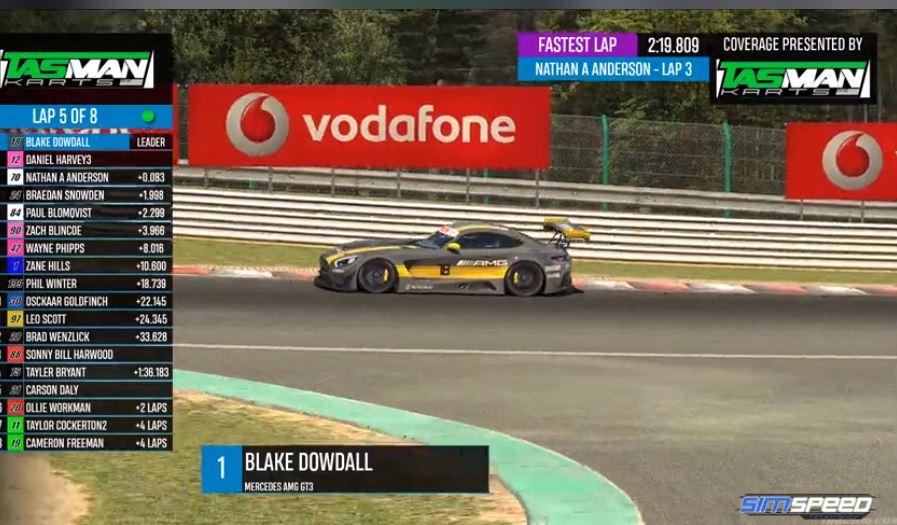Select Brad Wenzlick in the standings
The height and width of the screenshot is (525, 897).
(88, 337)
